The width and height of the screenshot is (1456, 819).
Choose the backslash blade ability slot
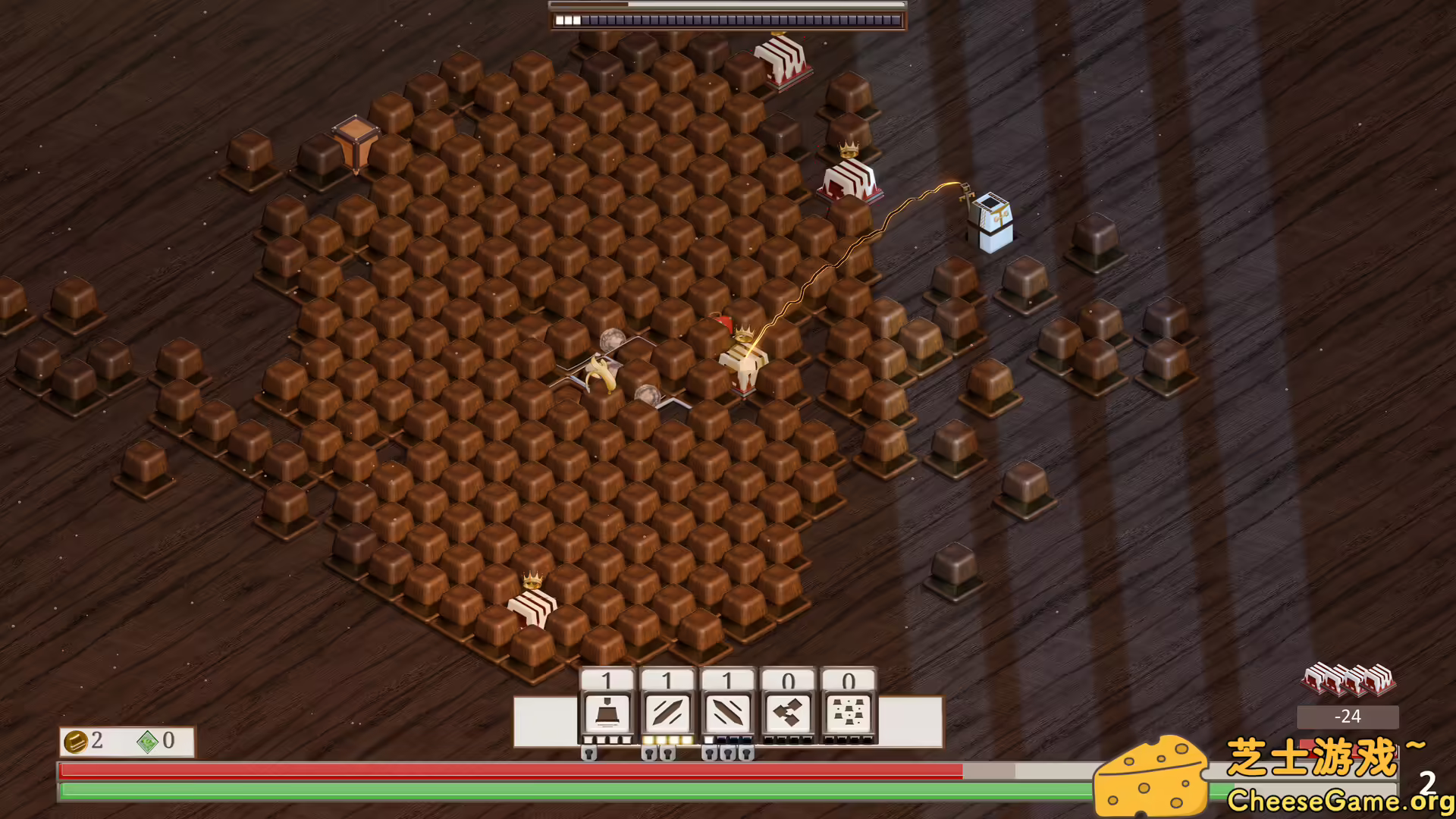(x=728, y=714)
